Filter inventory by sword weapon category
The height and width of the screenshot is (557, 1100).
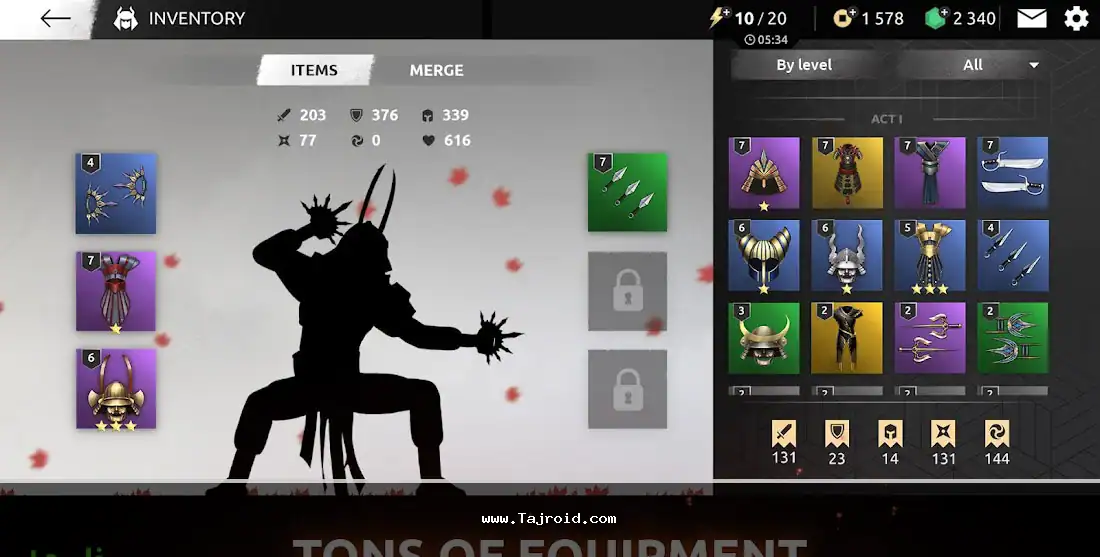(784, 441)
